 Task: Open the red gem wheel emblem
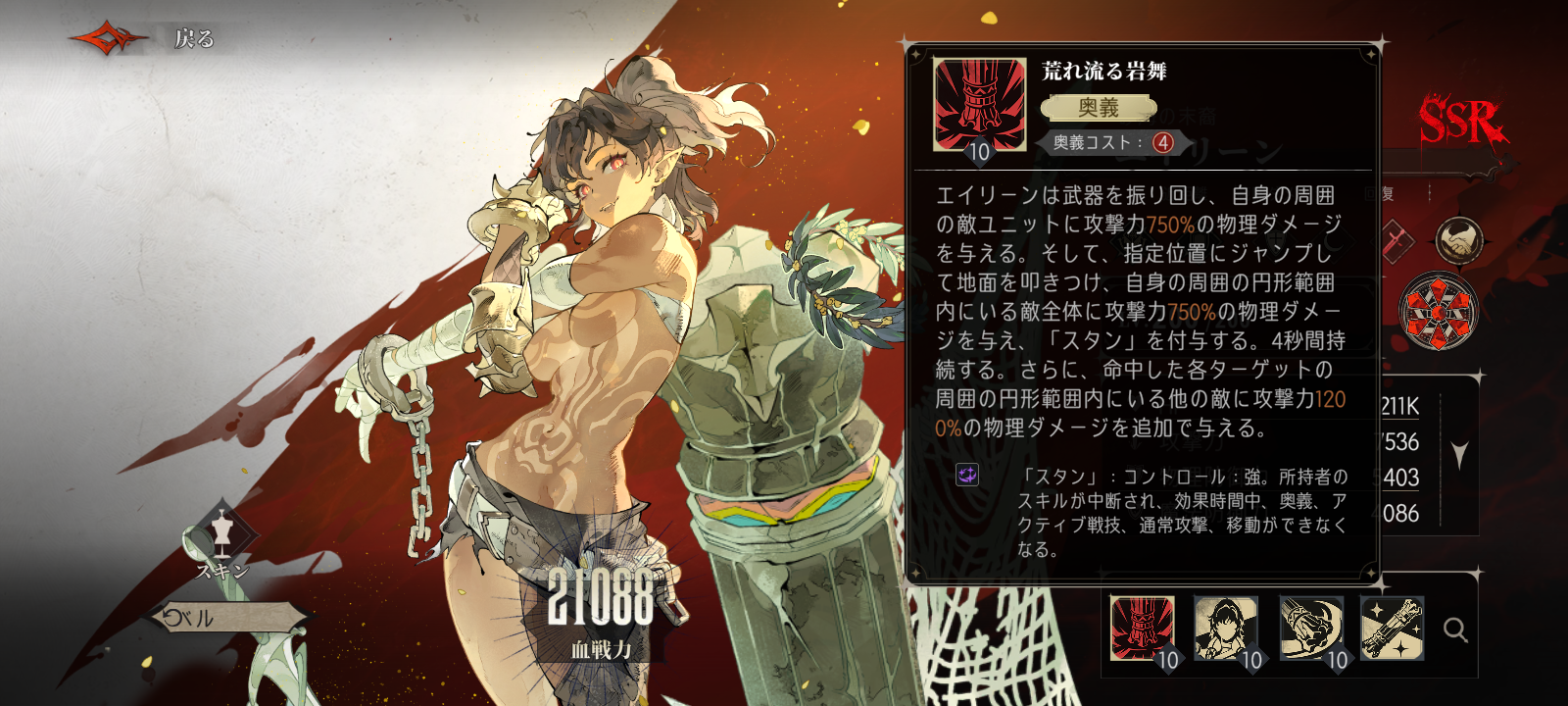coord(1438,313)
